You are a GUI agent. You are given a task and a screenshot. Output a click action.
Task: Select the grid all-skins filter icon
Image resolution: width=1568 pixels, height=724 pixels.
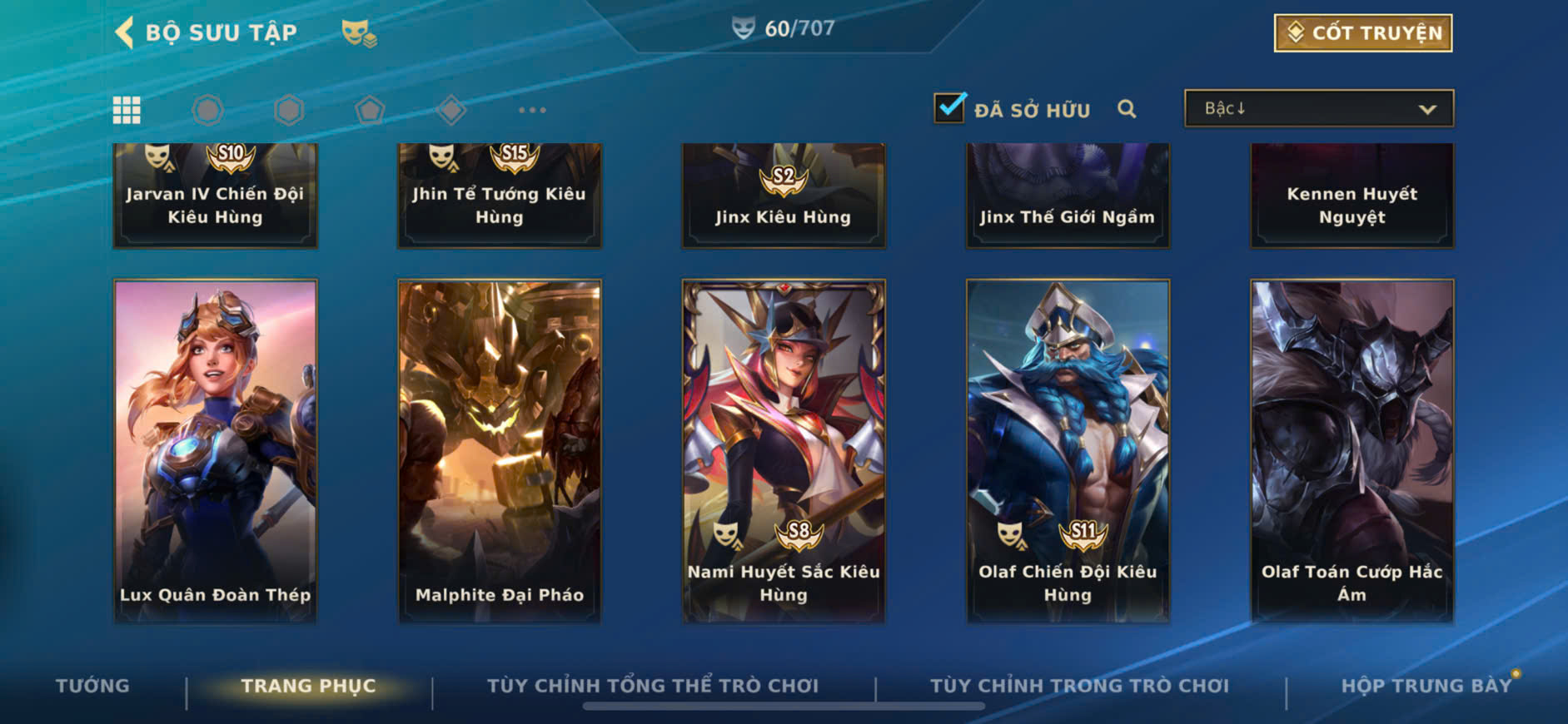click(x=127, y=110)
